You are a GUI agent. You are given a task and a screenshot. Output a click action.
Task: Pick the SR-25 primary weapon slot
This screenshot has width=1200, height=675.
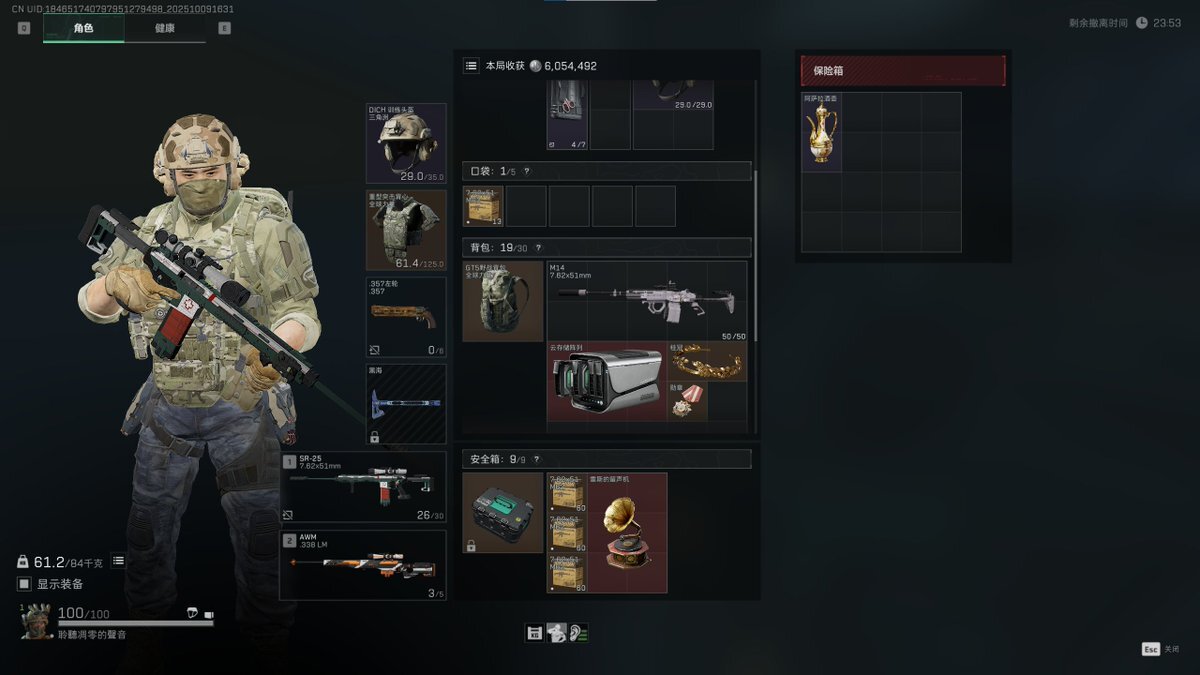363,487
